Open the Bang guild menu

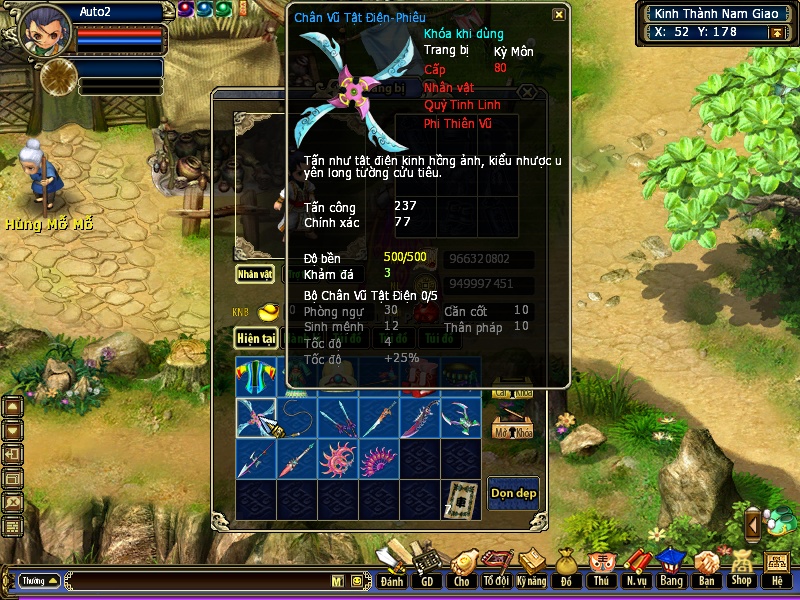670,568
